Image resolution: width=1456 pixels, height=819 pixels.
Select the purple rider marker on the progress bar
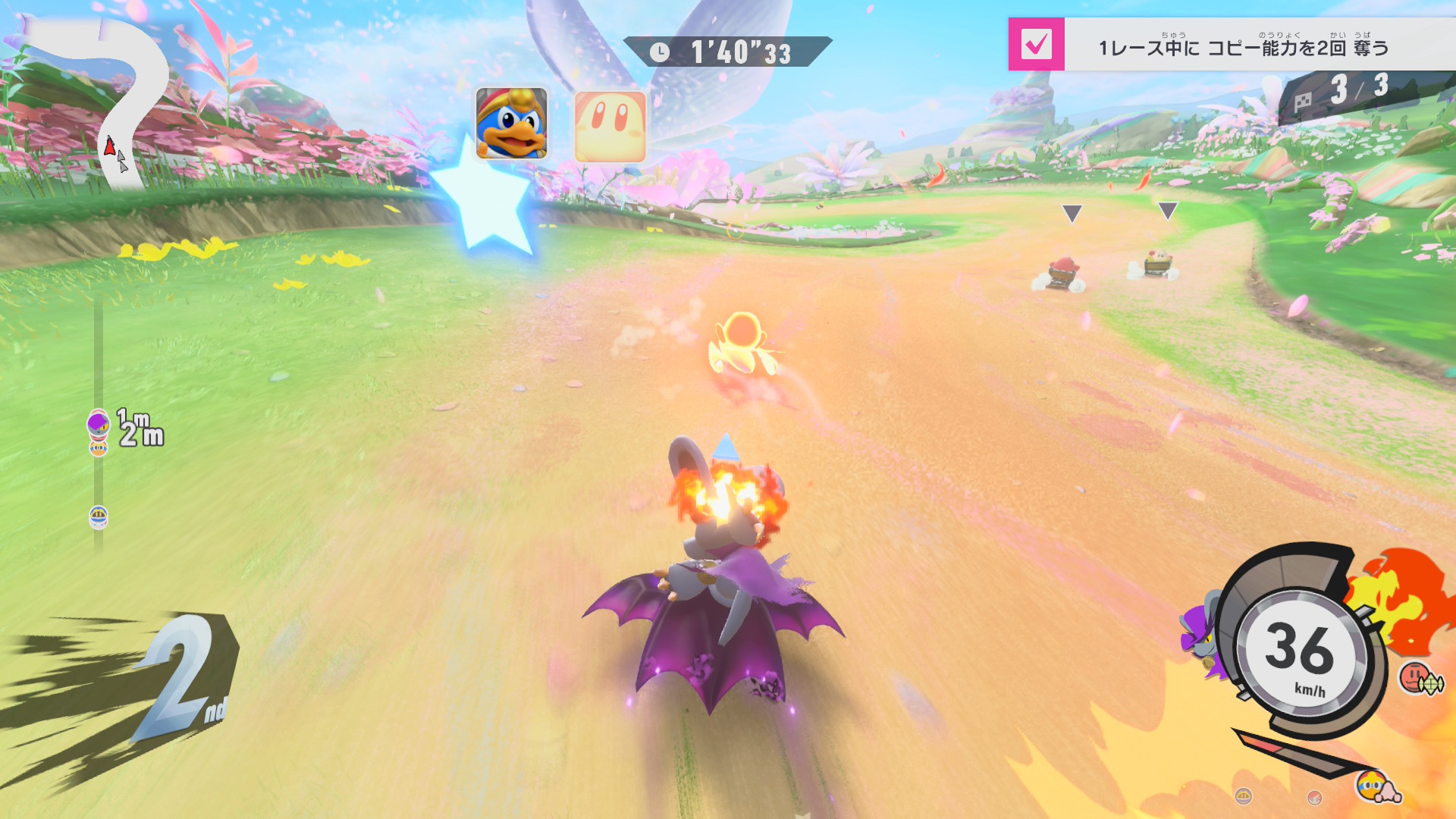[x=98, y=422]
